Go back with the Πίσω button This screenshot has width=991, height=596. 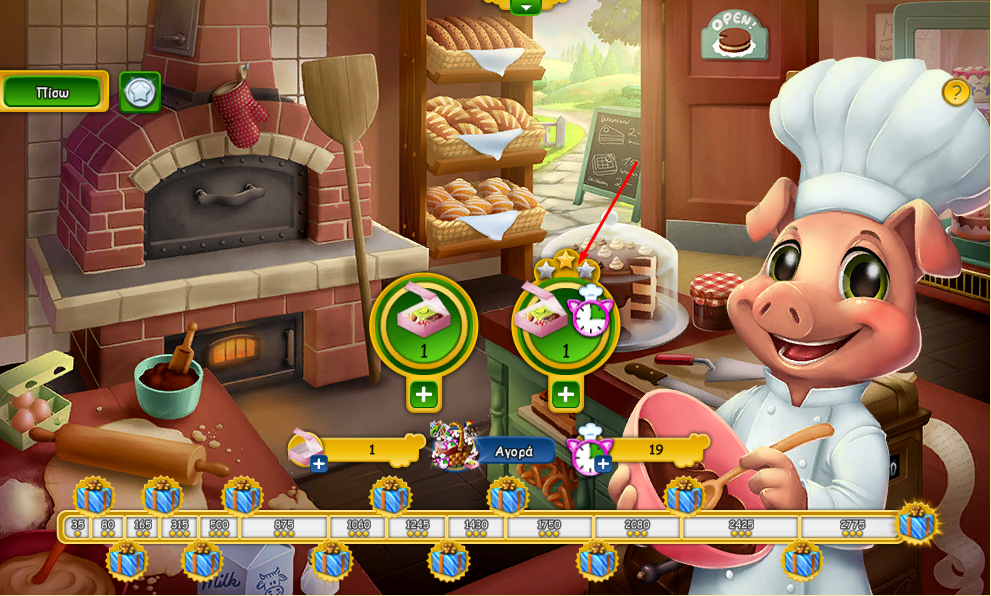coord(53,92)
